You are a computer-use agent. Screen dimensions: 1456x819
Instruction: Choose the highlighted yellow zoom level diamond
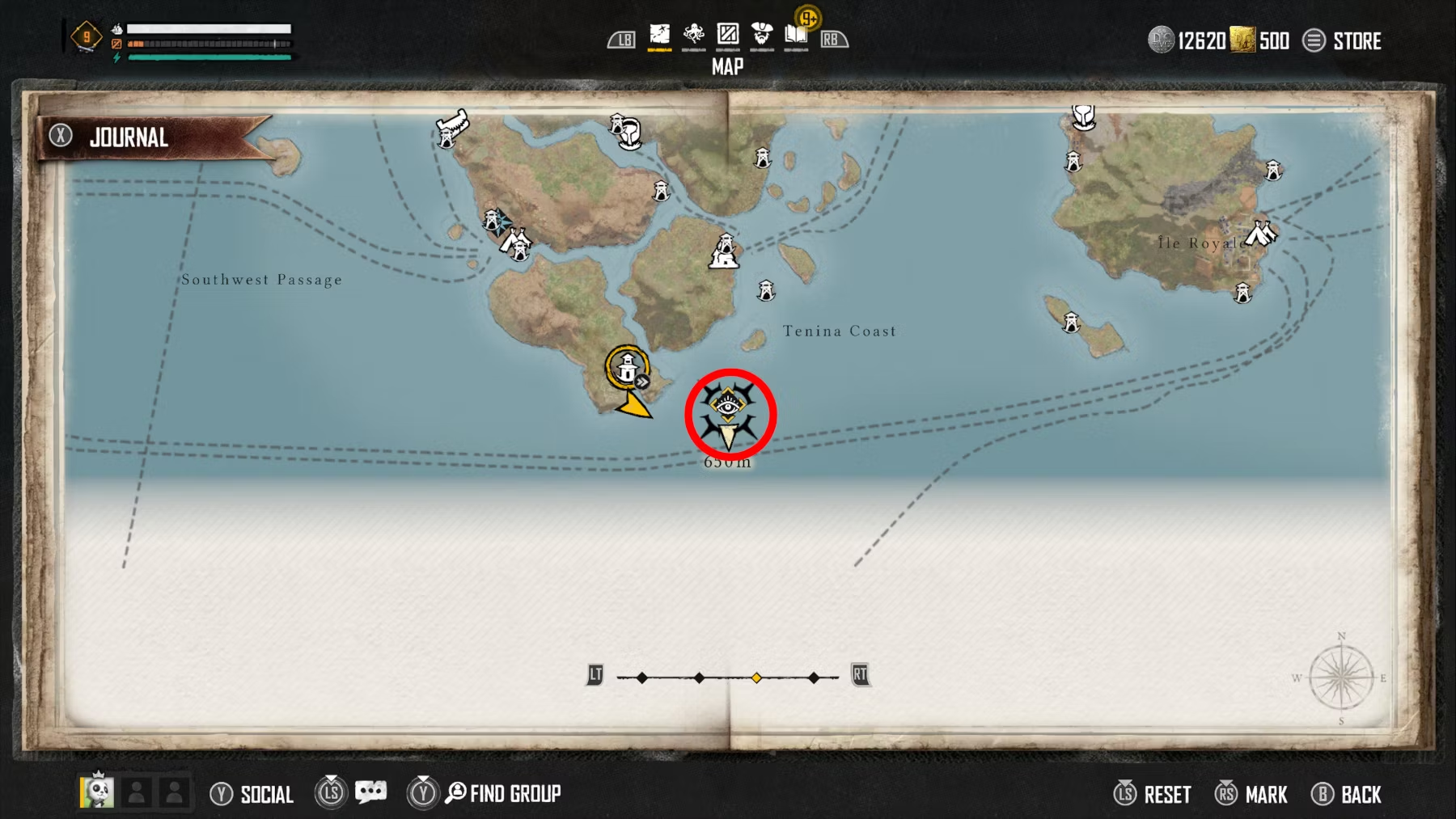pos(756,678)
